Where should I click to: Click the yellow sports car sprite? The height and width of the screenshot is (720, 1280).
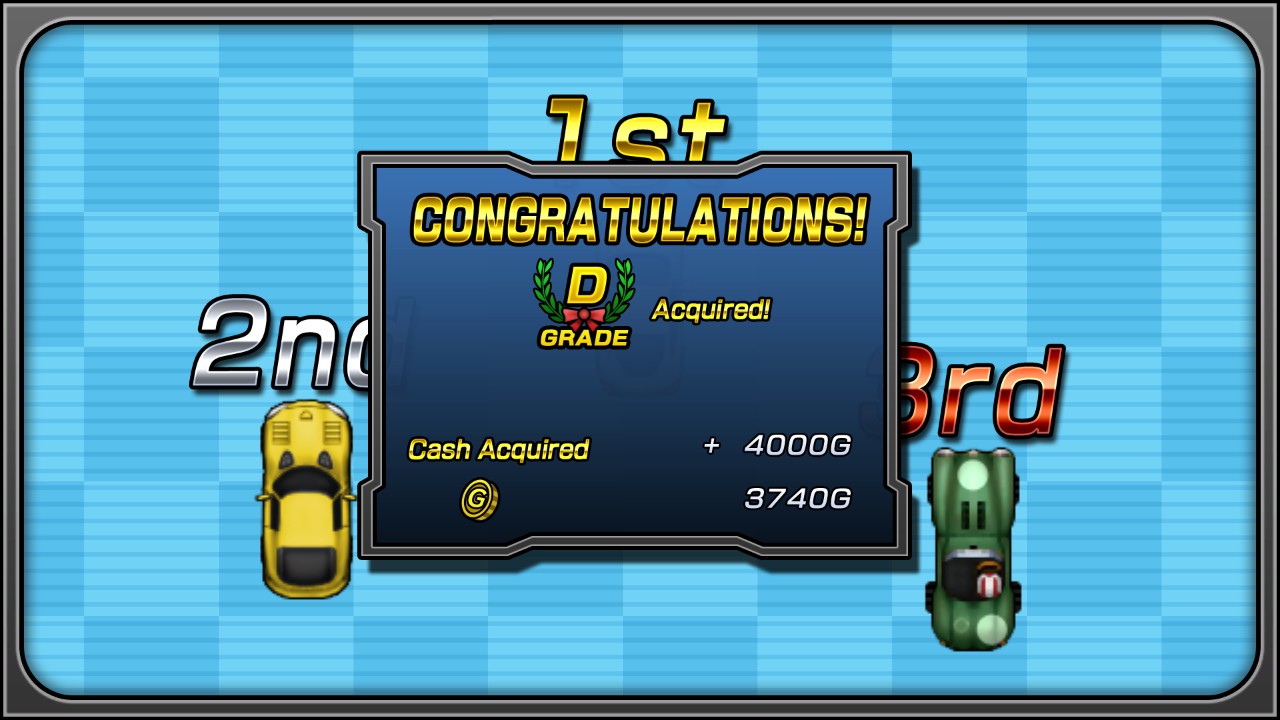click(x=305, y=500)
